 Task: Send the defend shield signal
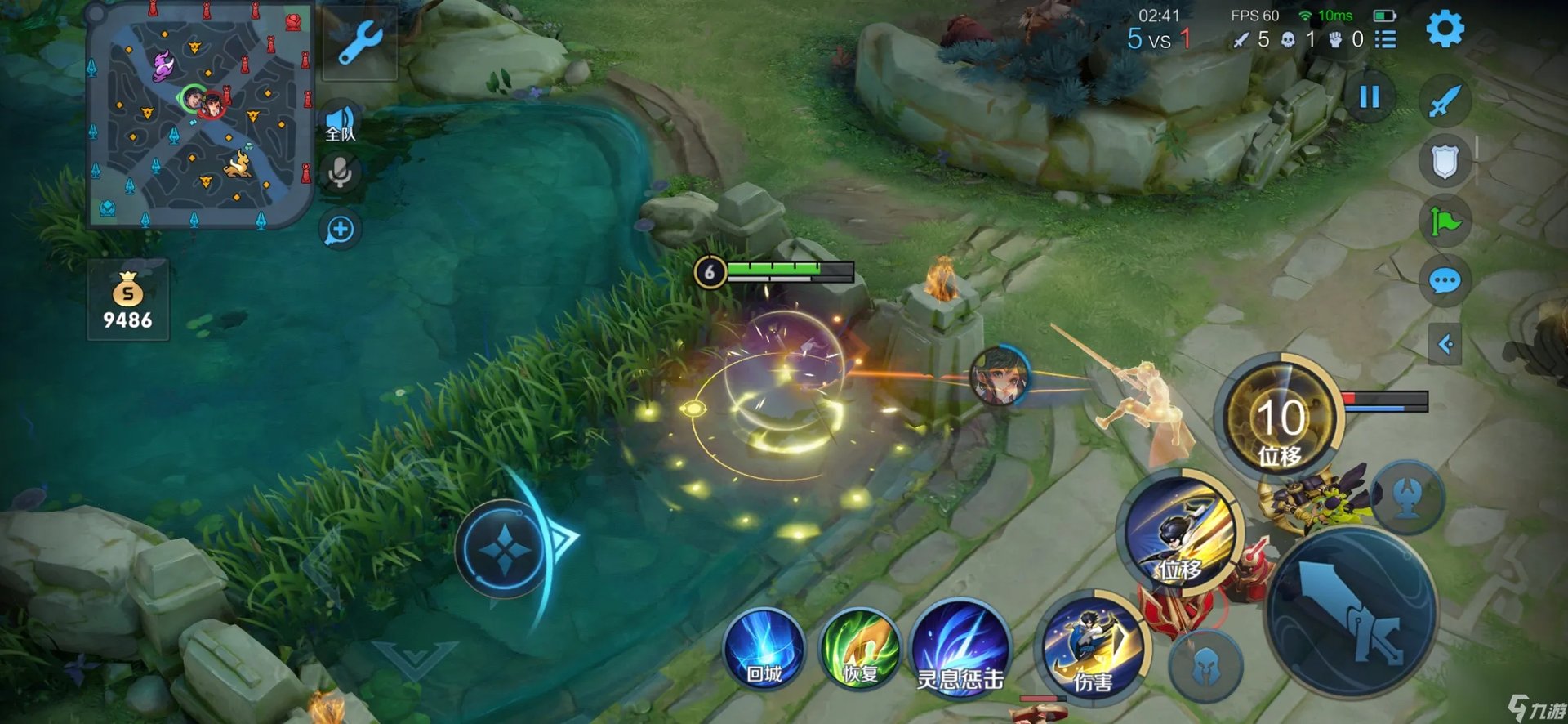1445,161
